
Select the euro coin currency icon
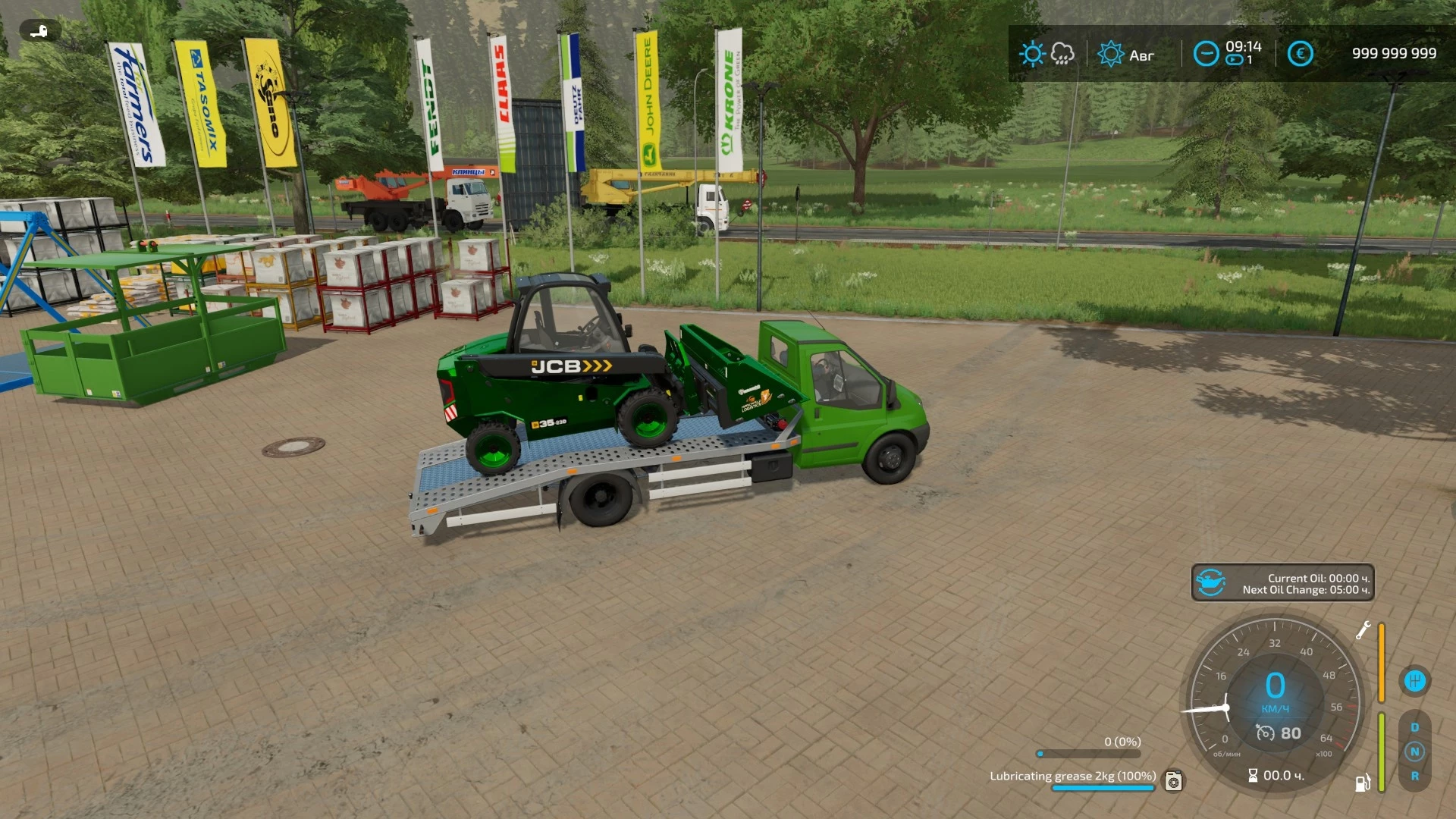1300,53
